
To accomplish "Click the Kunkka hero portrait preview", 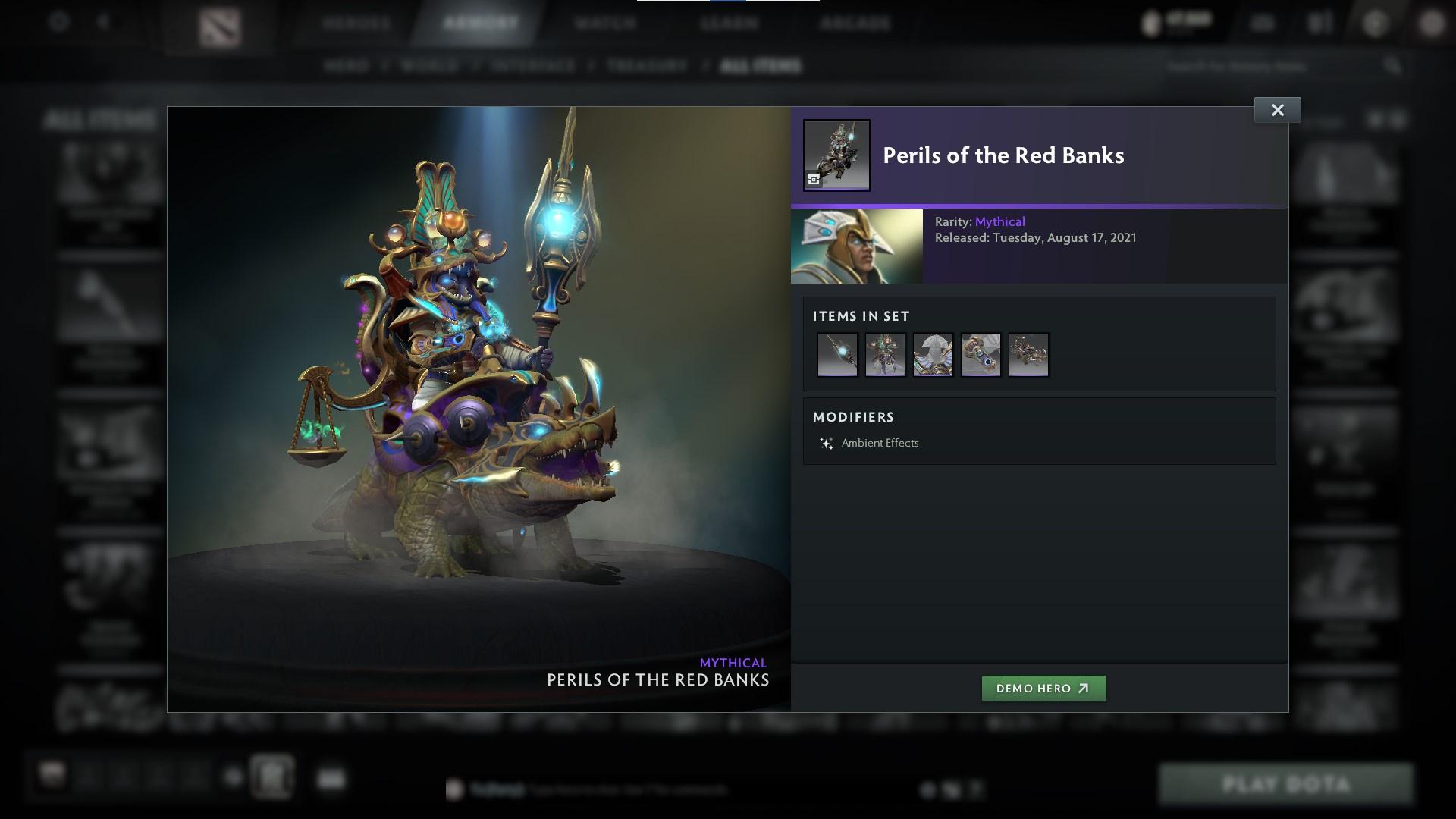I will (856, 246).
